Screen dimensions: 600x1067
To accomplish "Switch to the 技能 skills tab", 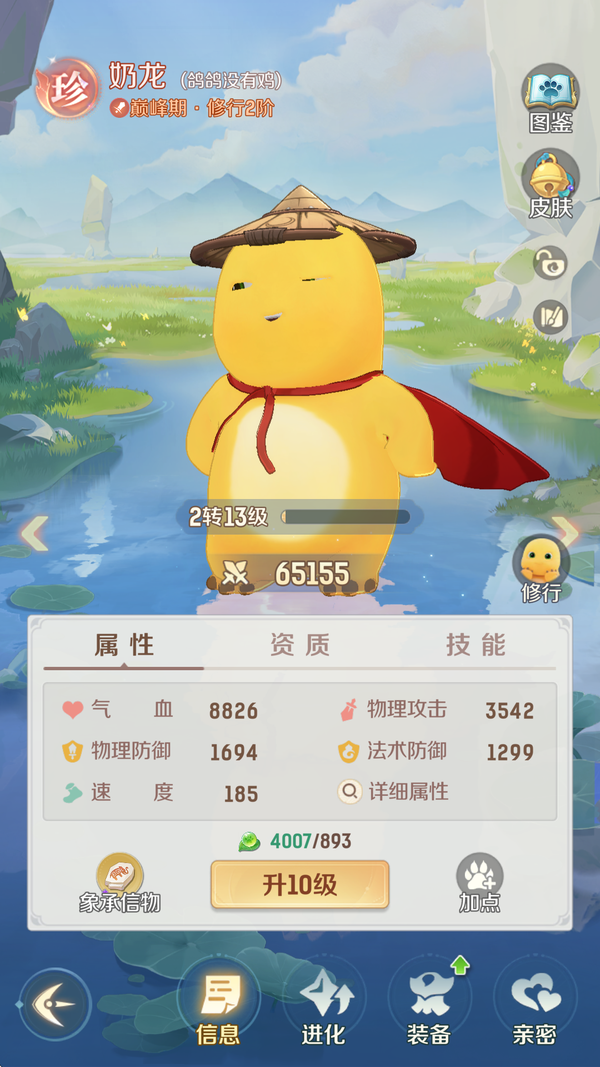I will pyautogui.click(x=475, y=645).
